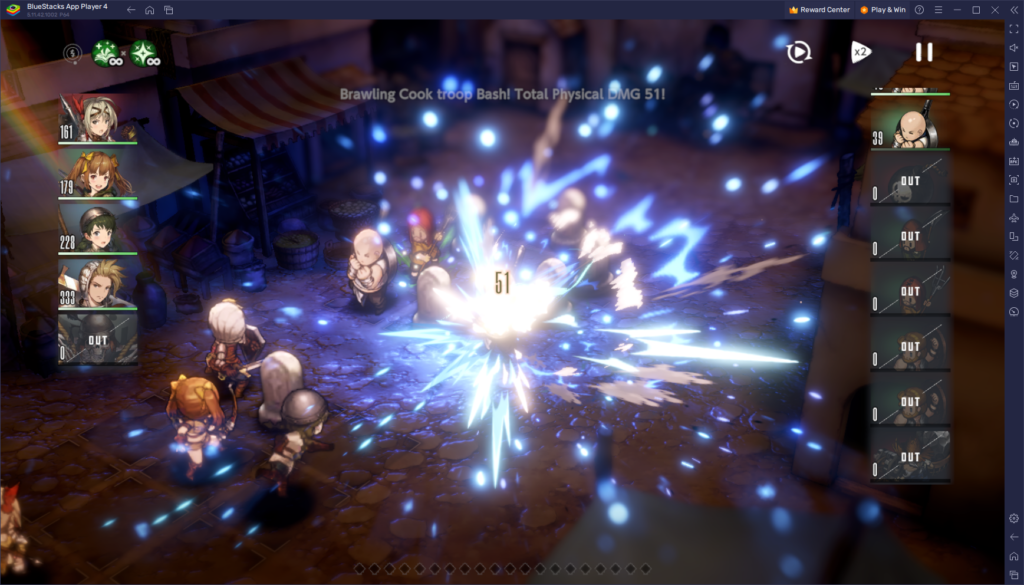Select the helmeted soldier portrait with 228 HP

pos(98,229)
